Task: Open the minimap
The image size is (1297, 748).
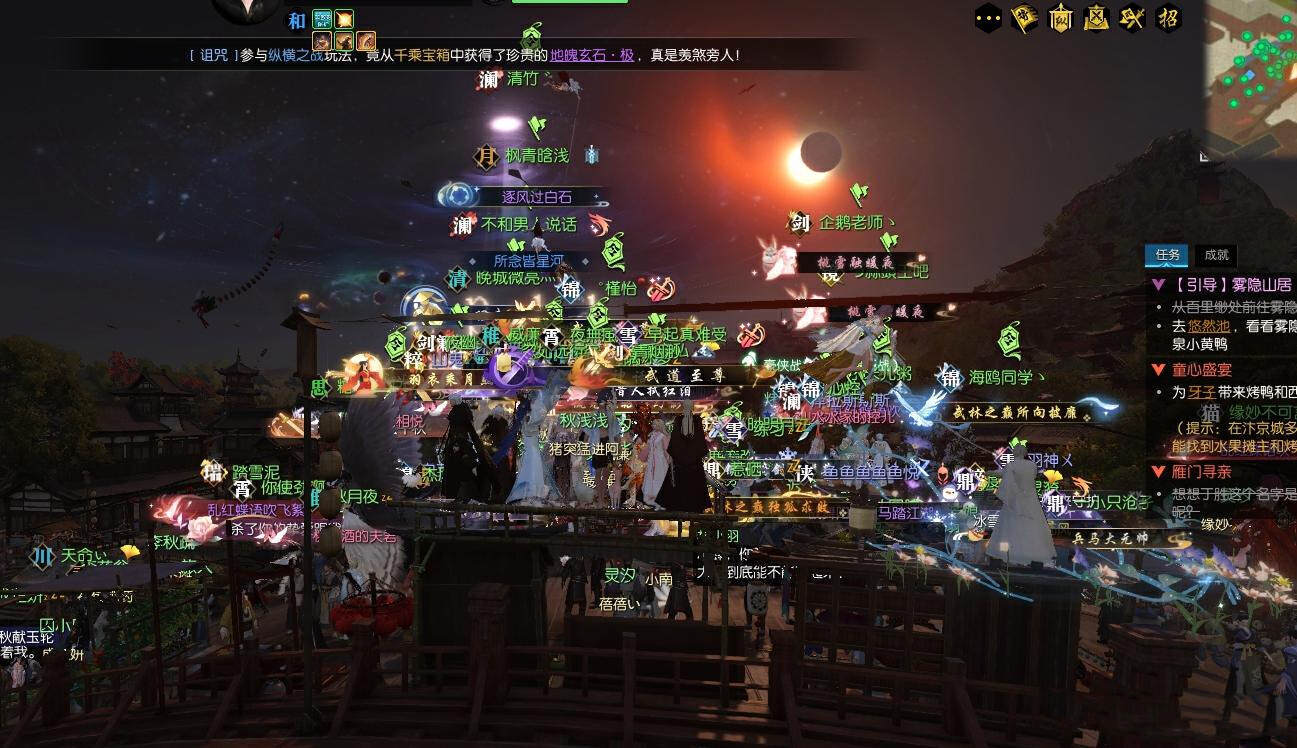Action: click(1252, 70)
